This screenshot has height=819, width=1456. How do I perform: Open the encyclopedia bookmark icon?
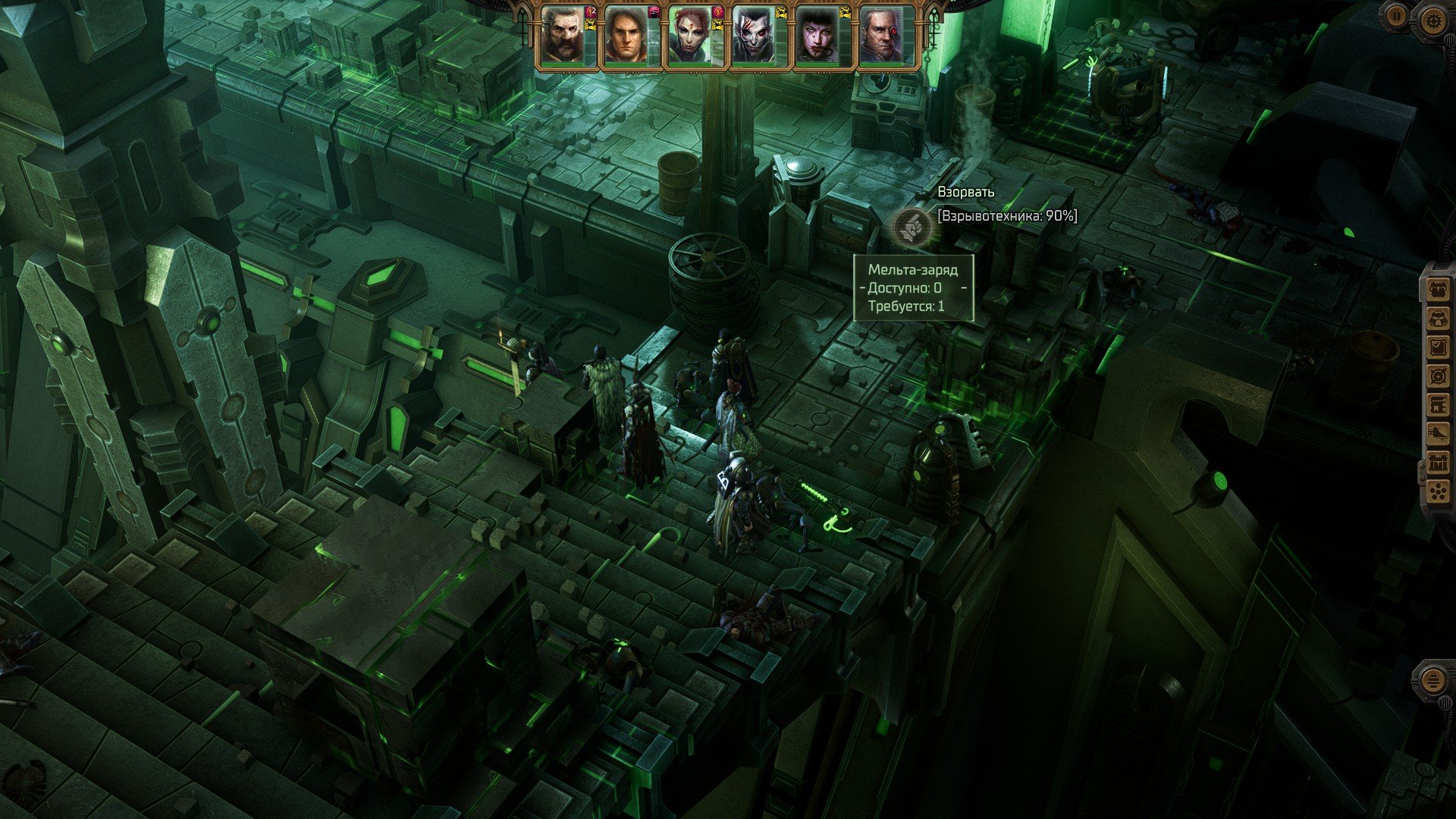click(x=1437, y=405)
